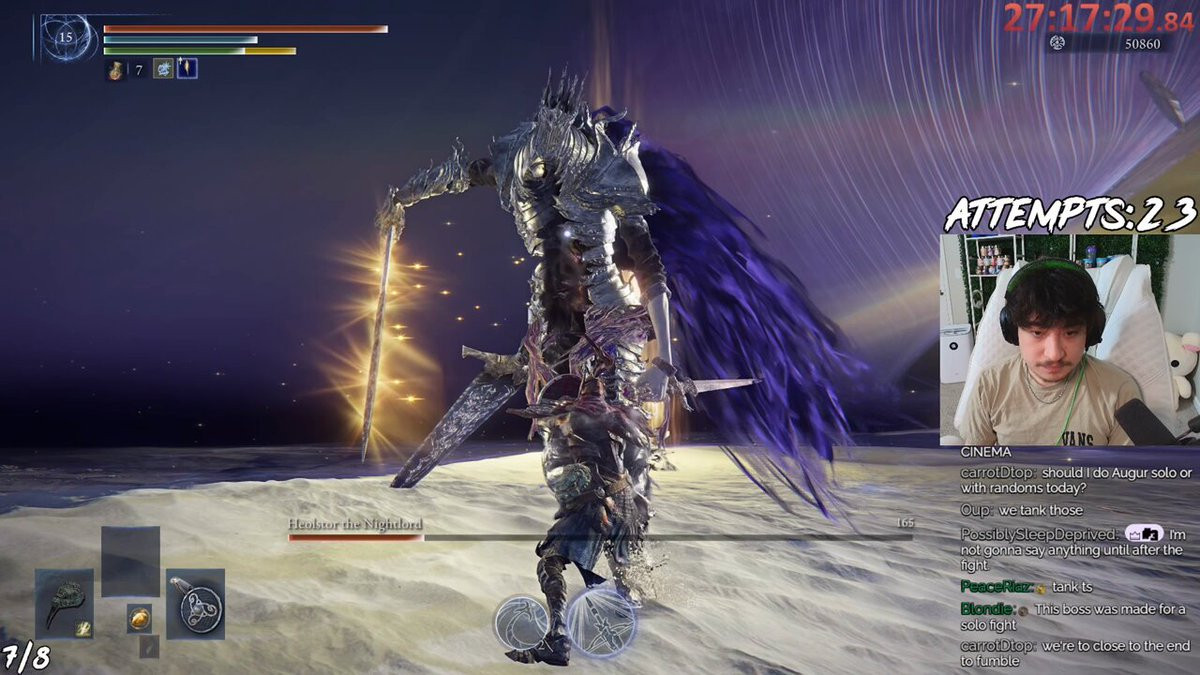Use the golden orb quick item slot
This screenshot has height=675, width=1200.
(x=140, y=619)
